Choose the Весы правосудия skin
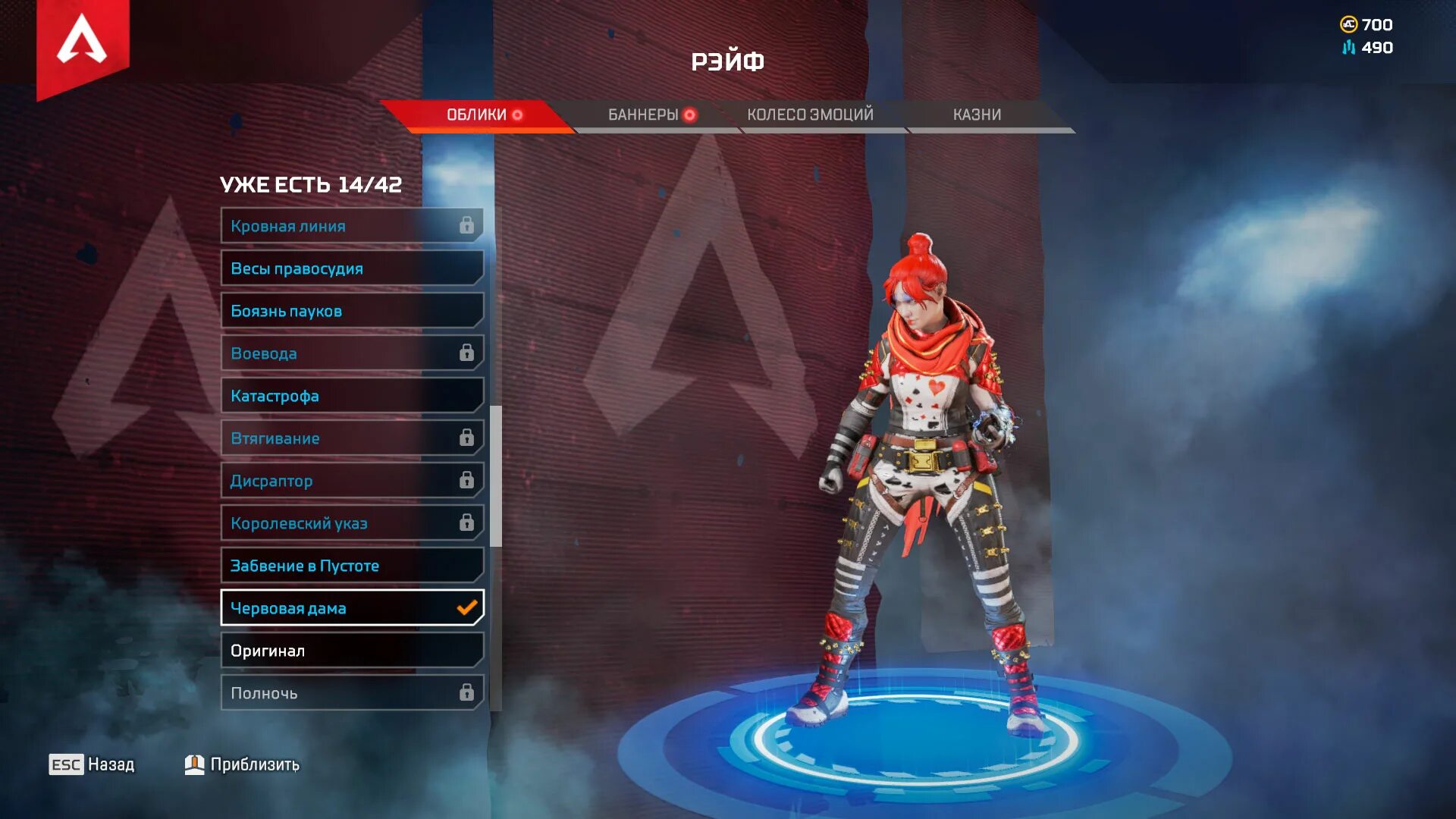This screenshot has width=1456, height=819. [352, 268]
